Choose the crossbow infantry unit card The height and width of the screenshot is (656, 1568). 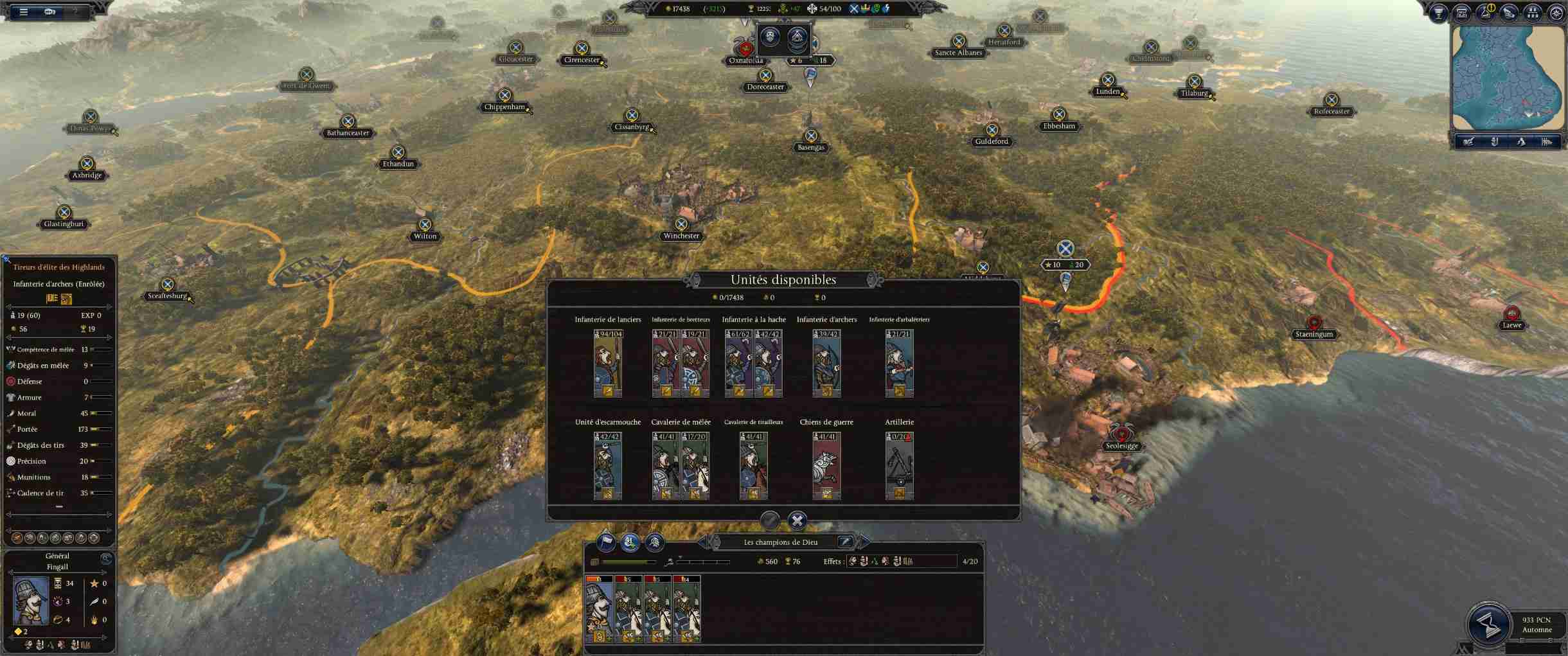tap(899, 363)
